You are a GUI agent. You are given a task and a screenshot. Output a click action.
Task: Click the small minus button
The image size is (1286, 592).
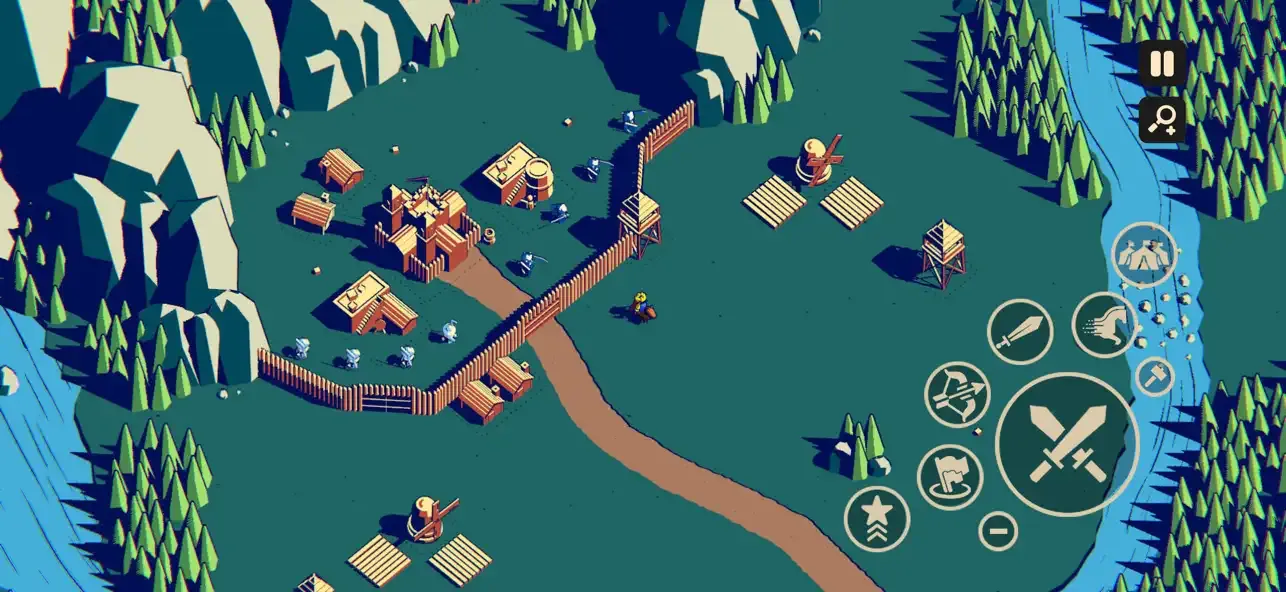click(x=998, y=530)
